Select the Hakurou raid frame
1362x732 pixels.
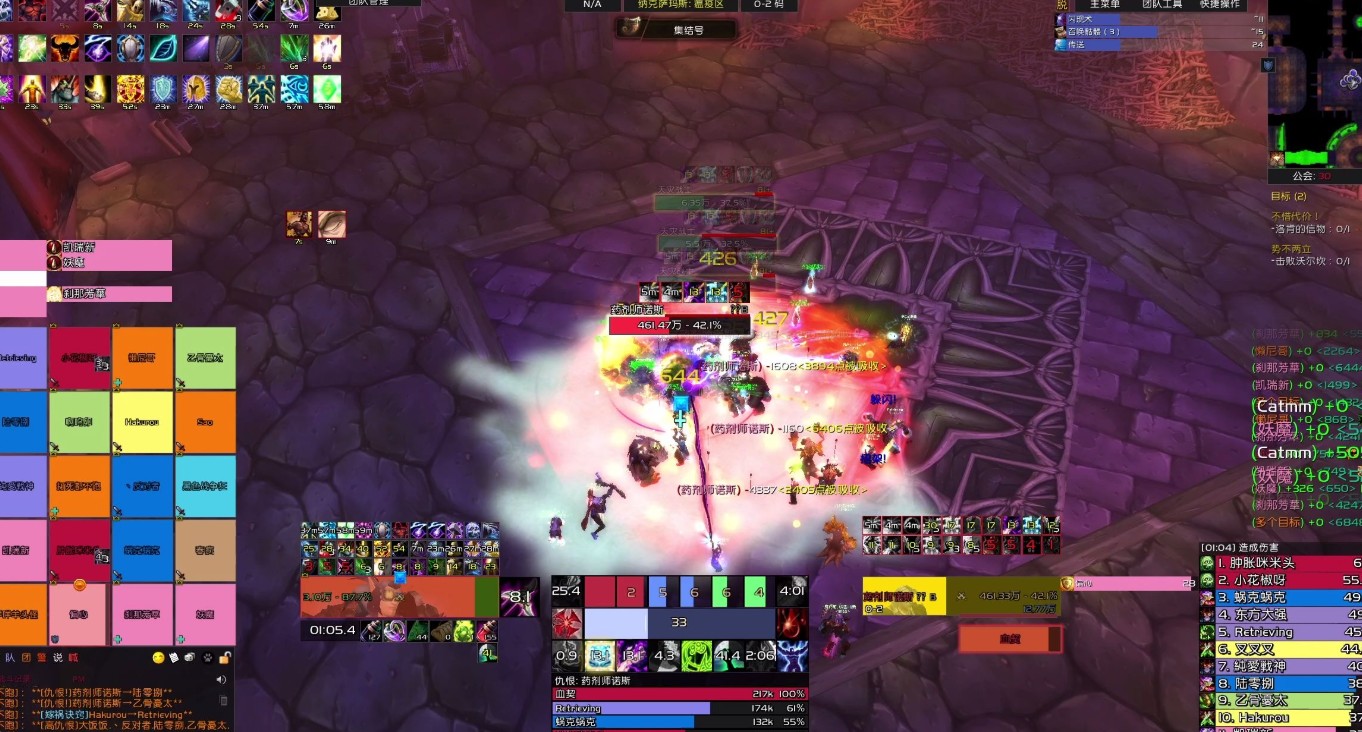tap(142, 422)
